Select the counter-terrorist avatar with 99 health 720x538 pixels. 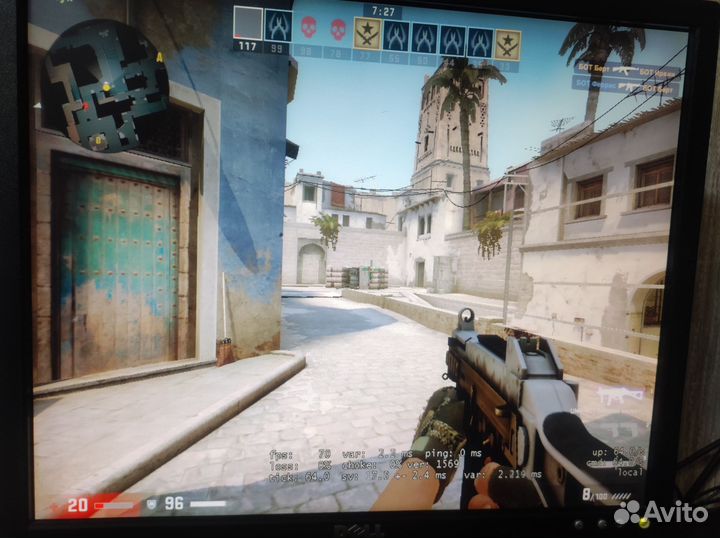(278, 25)
